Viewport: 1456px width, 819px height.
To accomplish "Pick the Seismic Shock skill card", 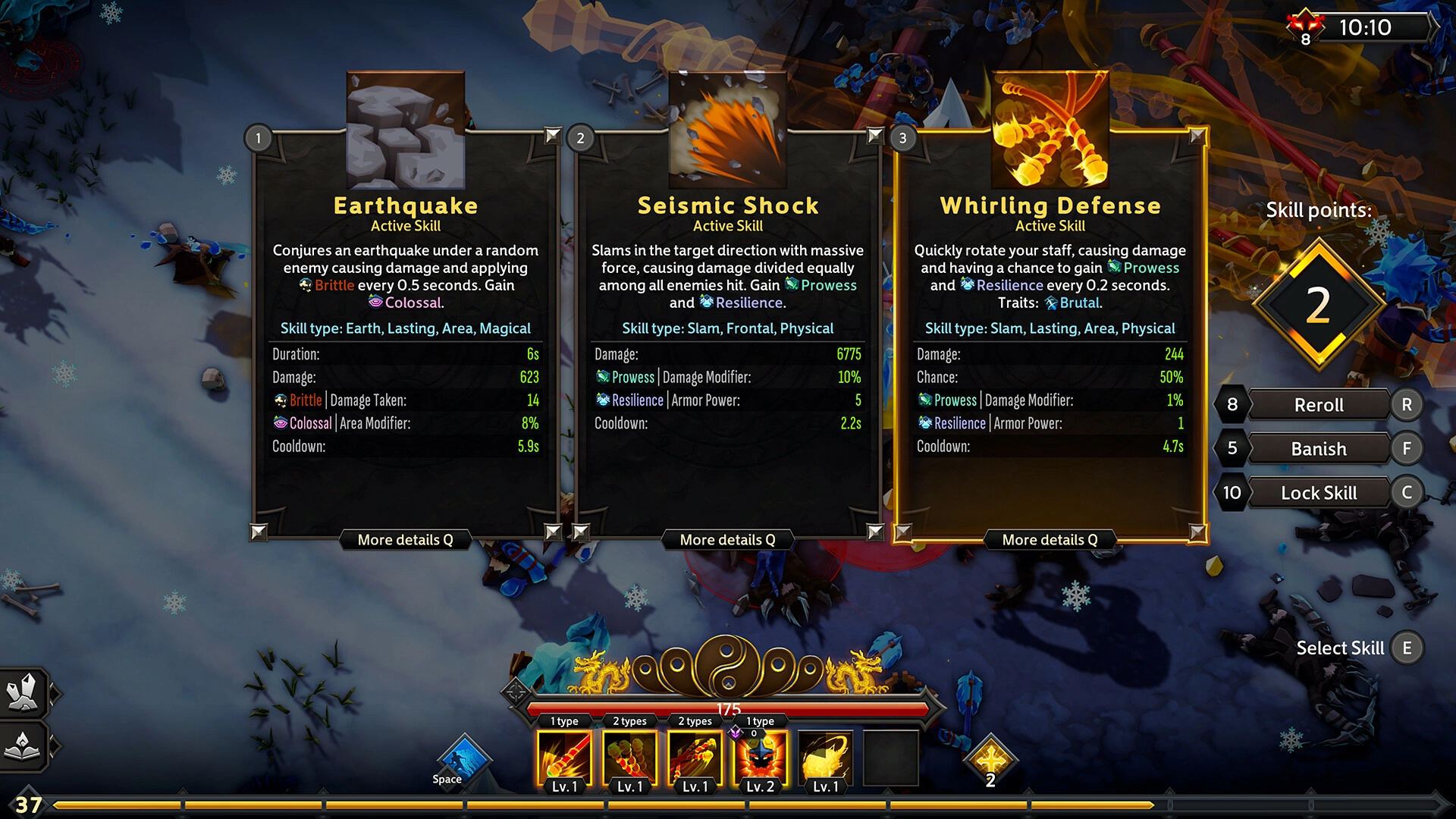I will coord(727,334).
